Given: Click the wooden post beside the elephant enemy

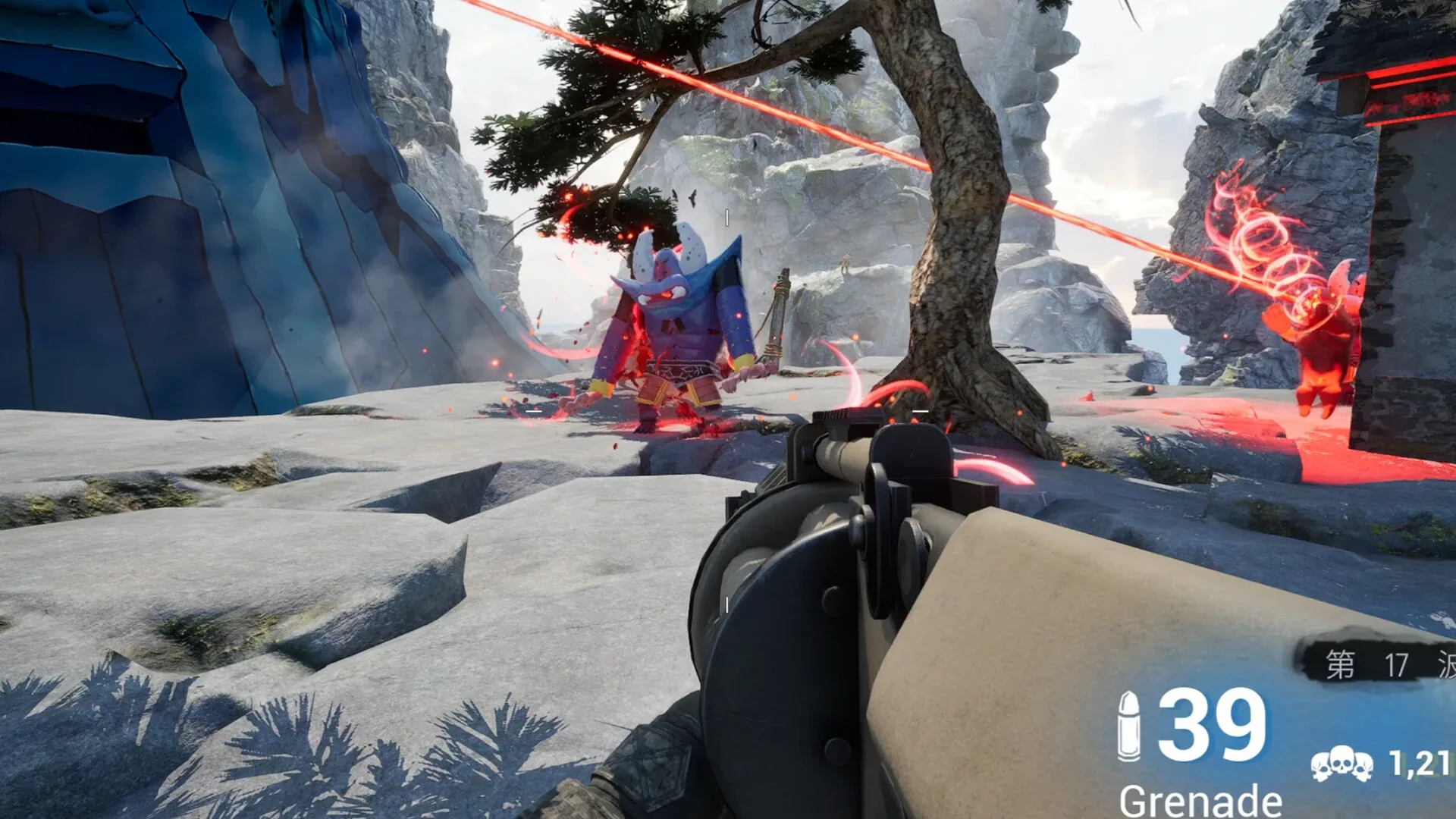Looking at the screenshot, I should (779, 326).
